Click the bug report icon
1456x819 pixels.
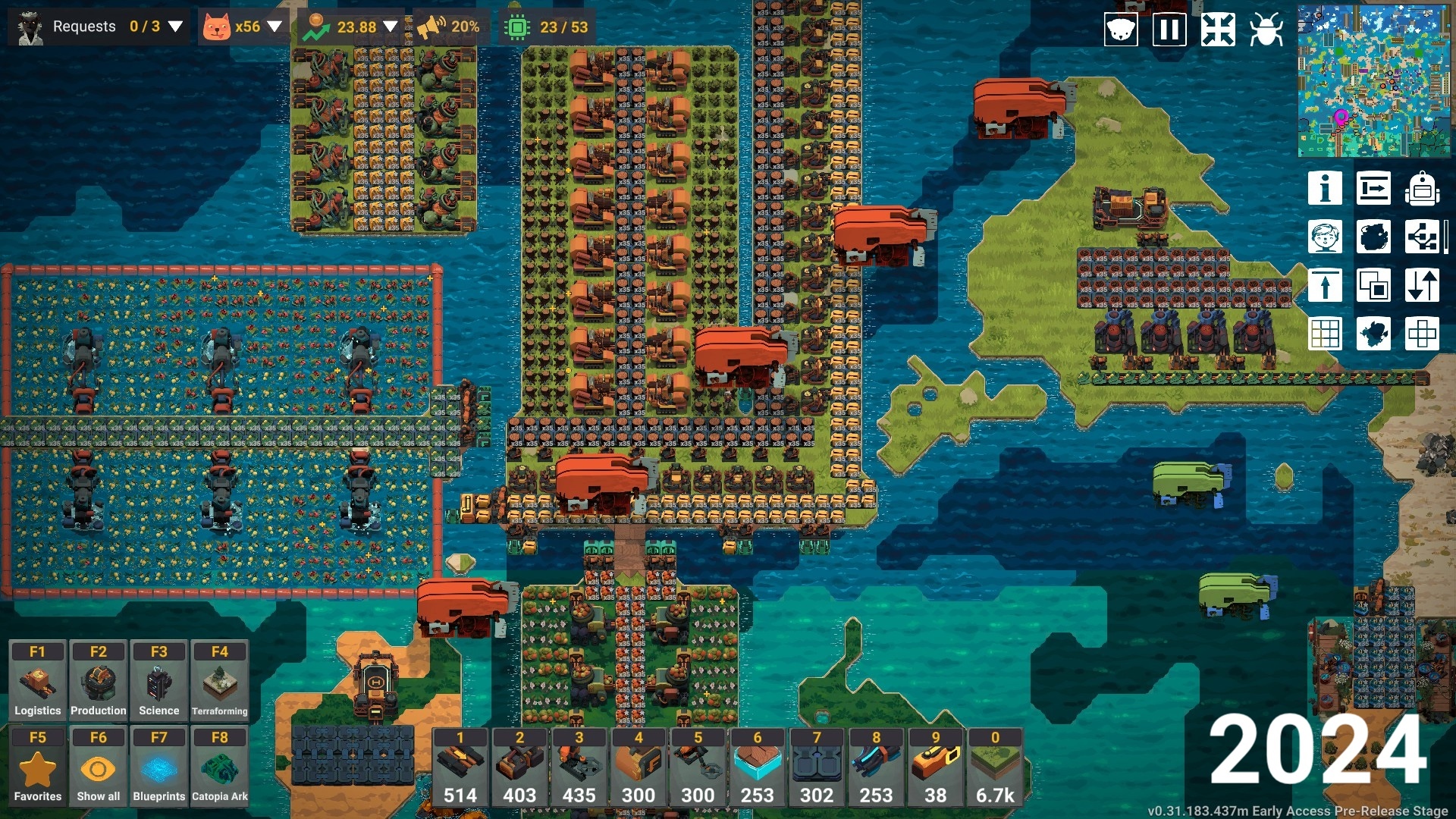point(1266,30)
